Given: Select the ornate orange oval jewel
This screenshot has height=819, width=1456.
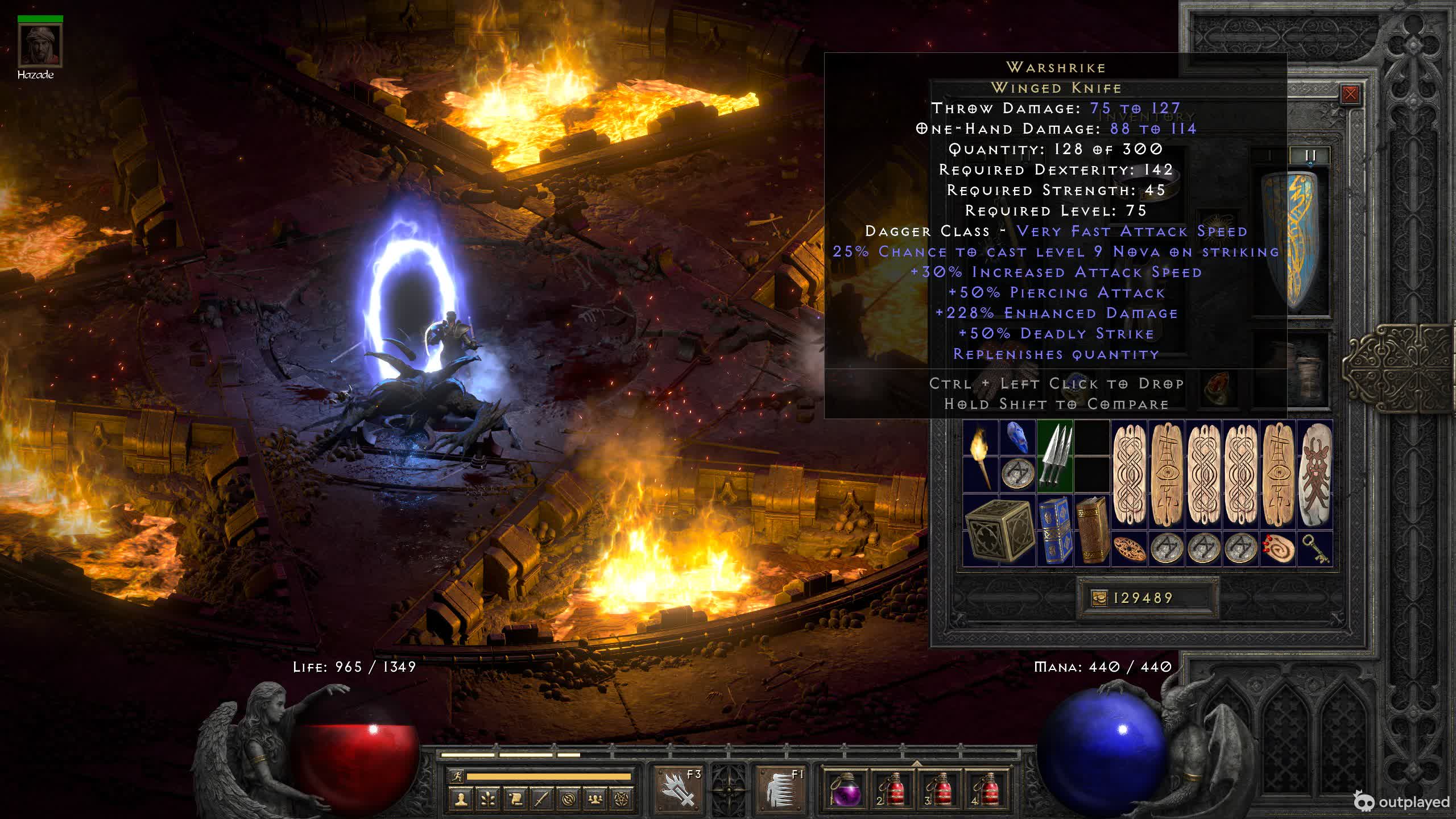Looking at the screenshot, I should (1128, 548).
